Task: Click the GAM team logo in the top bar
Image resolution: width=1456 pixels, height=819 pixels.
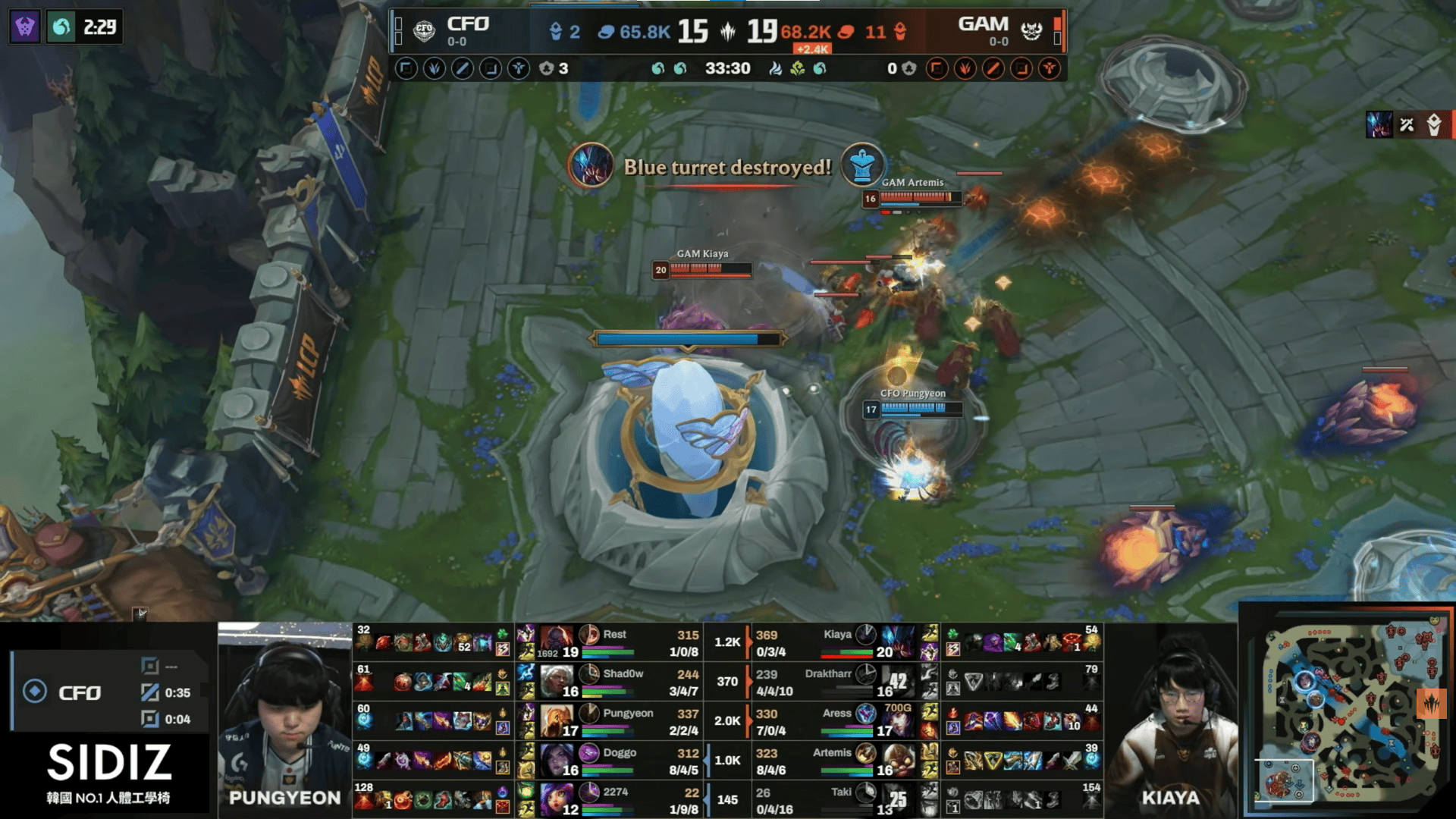Action: coord(1031,31)
